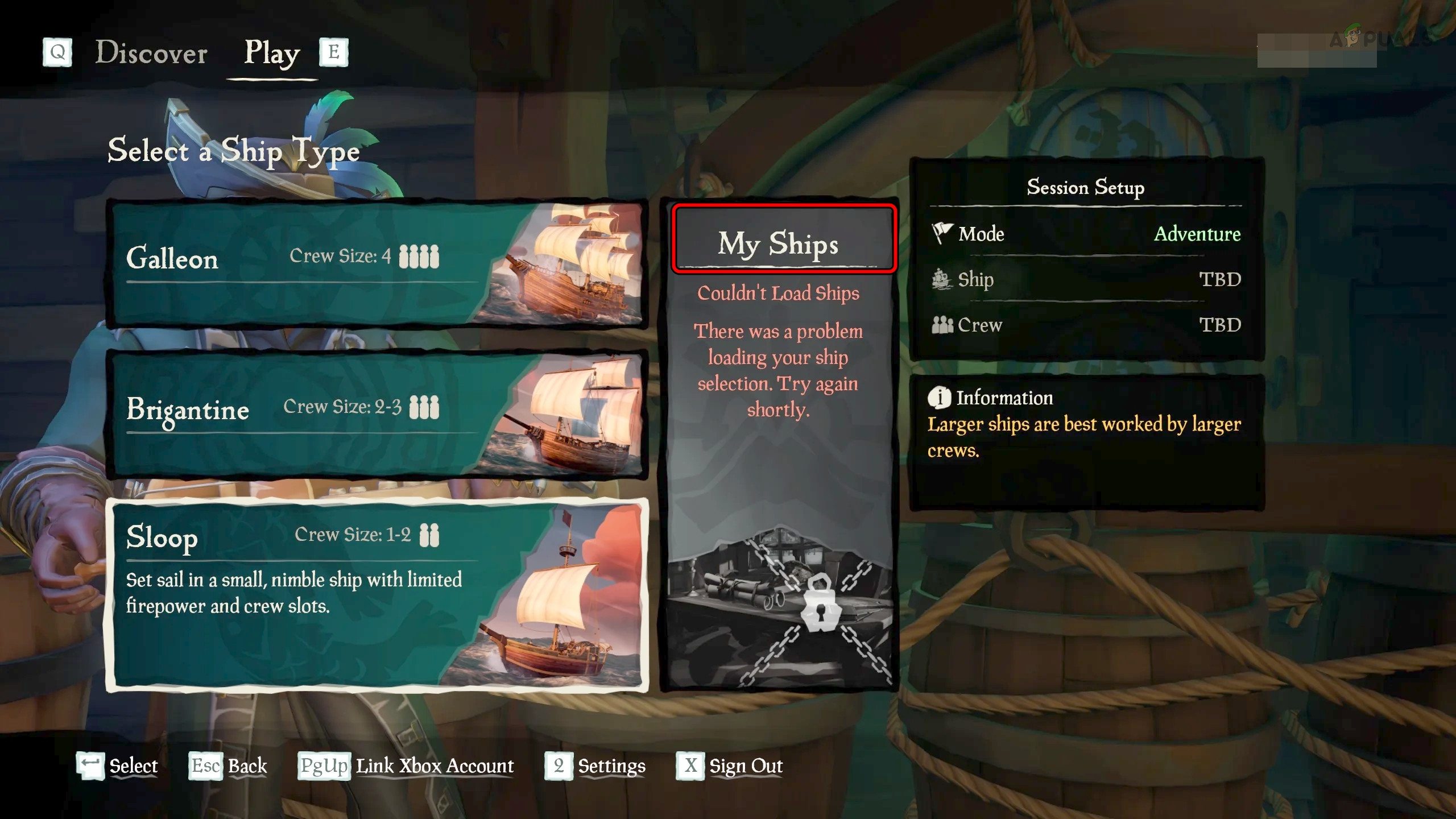Choose Link Xbox Account
1456x819 pixels.
(x=406, y=766)
